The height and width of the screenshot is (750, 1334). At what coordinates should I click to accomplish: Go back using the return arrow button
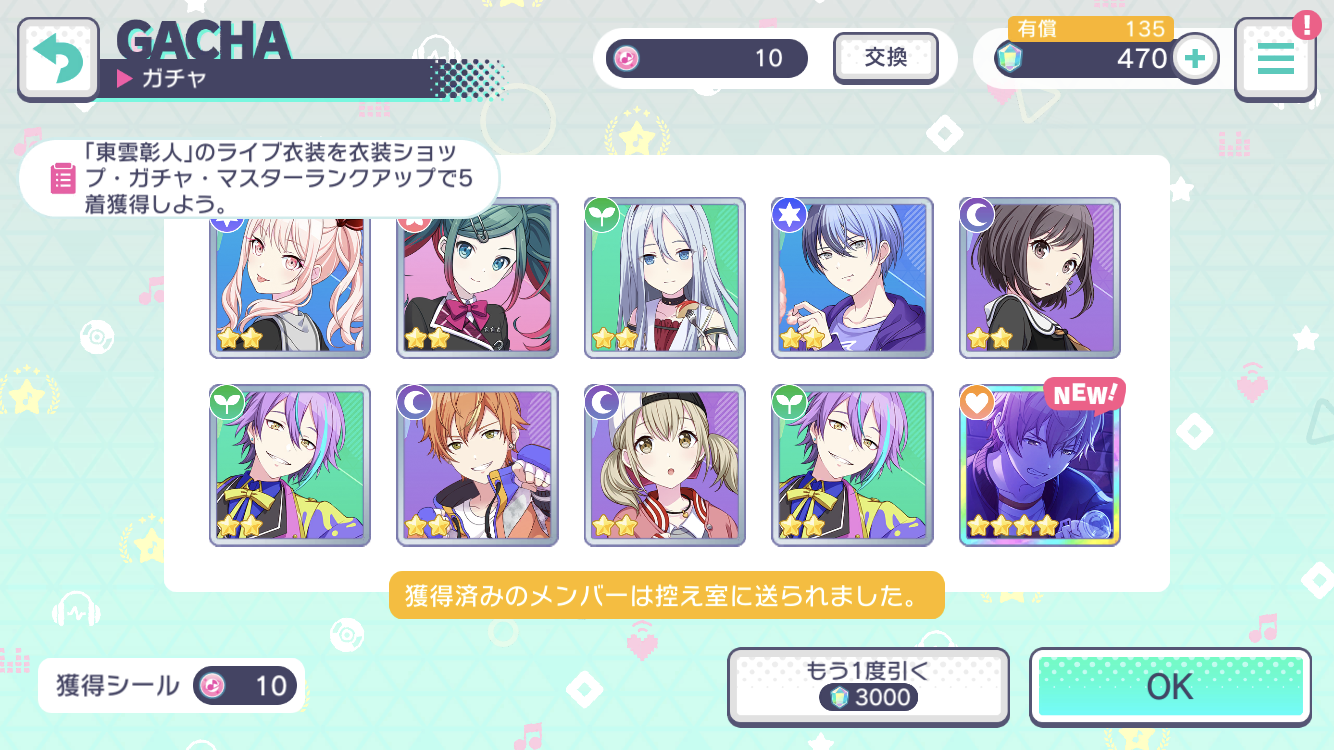pos(58,58)
